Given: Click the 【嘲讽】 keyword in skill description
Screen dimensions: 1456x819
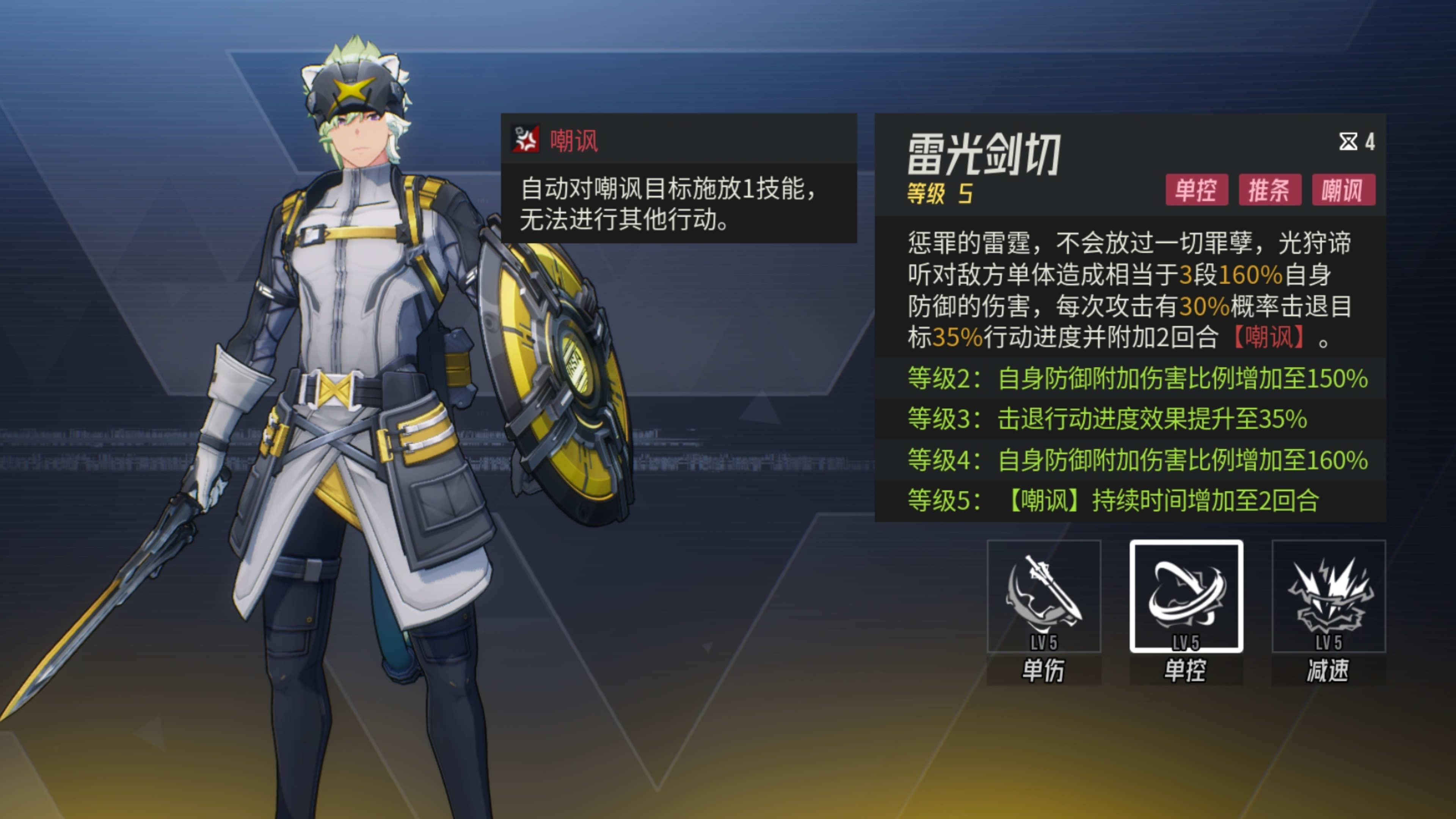Looking at the screenshot, I should (x=1269, y=337).
